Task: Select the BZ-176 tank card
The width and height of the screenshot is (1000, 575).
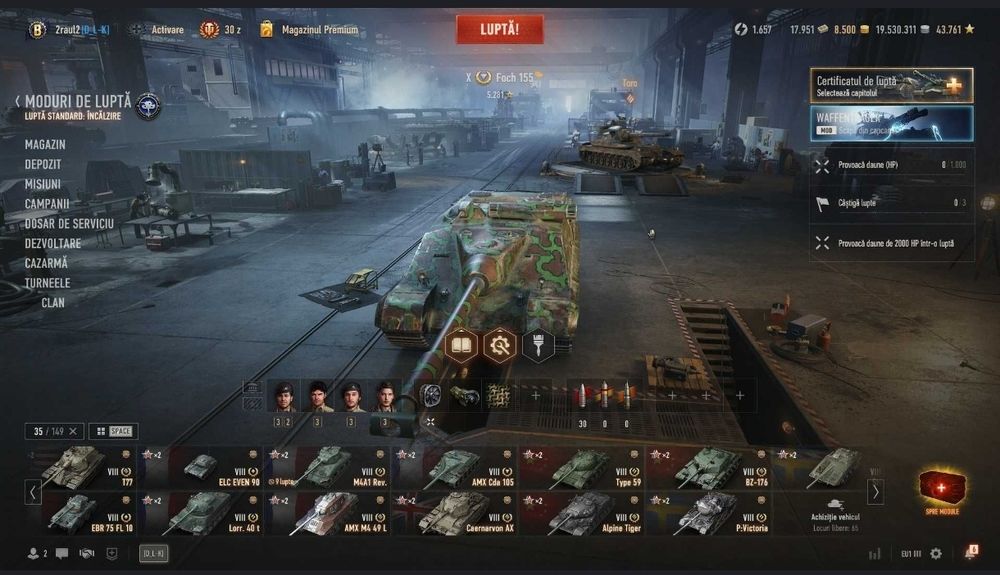Action: coord(708,467)
